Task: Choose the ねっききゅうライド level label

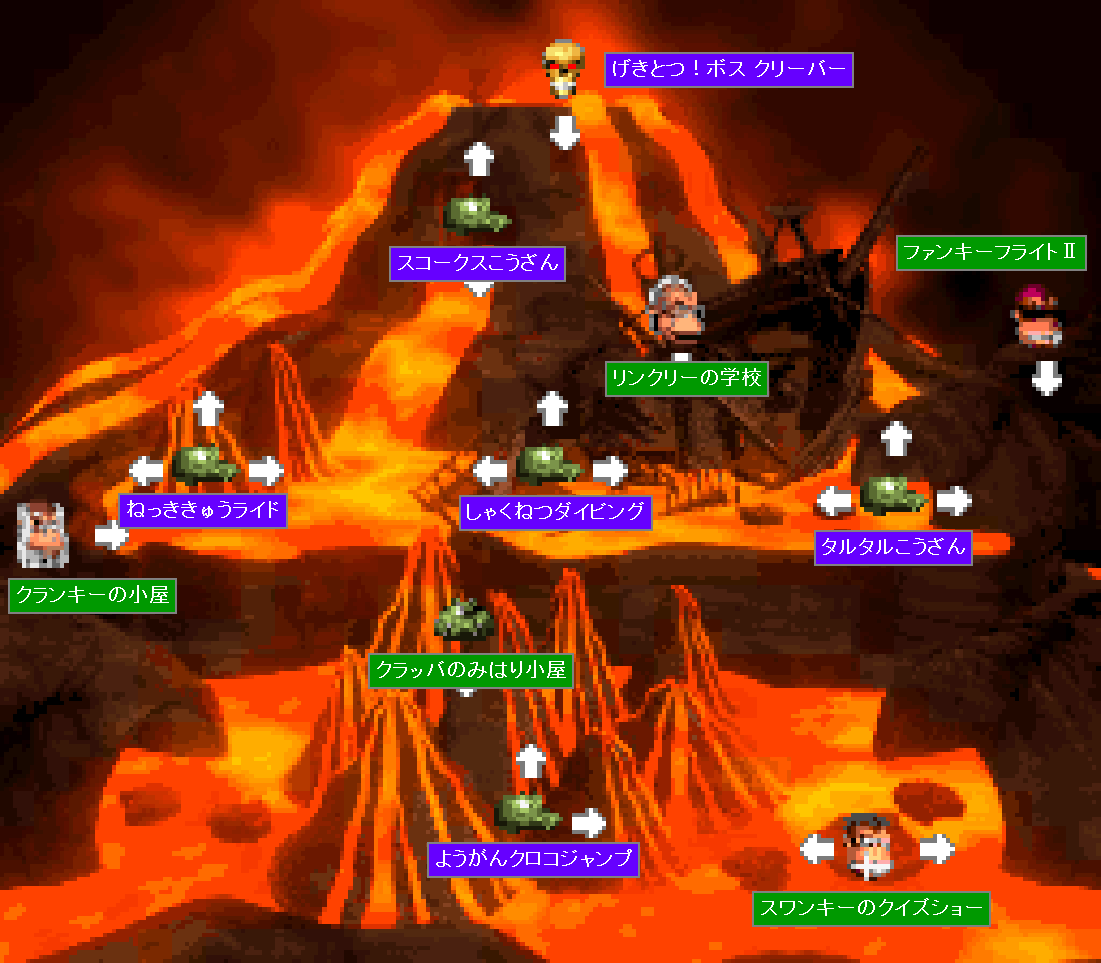Action: click(x=203, y=510)
